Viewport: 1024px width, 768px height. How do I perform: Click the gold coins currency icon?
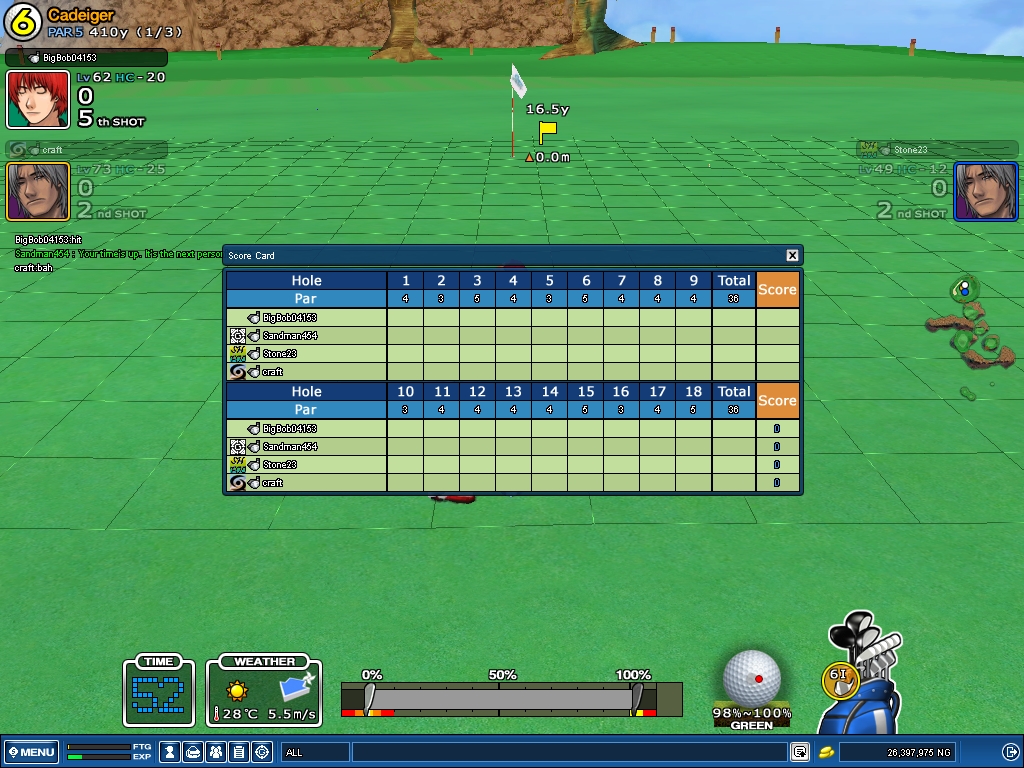[826, 752]
